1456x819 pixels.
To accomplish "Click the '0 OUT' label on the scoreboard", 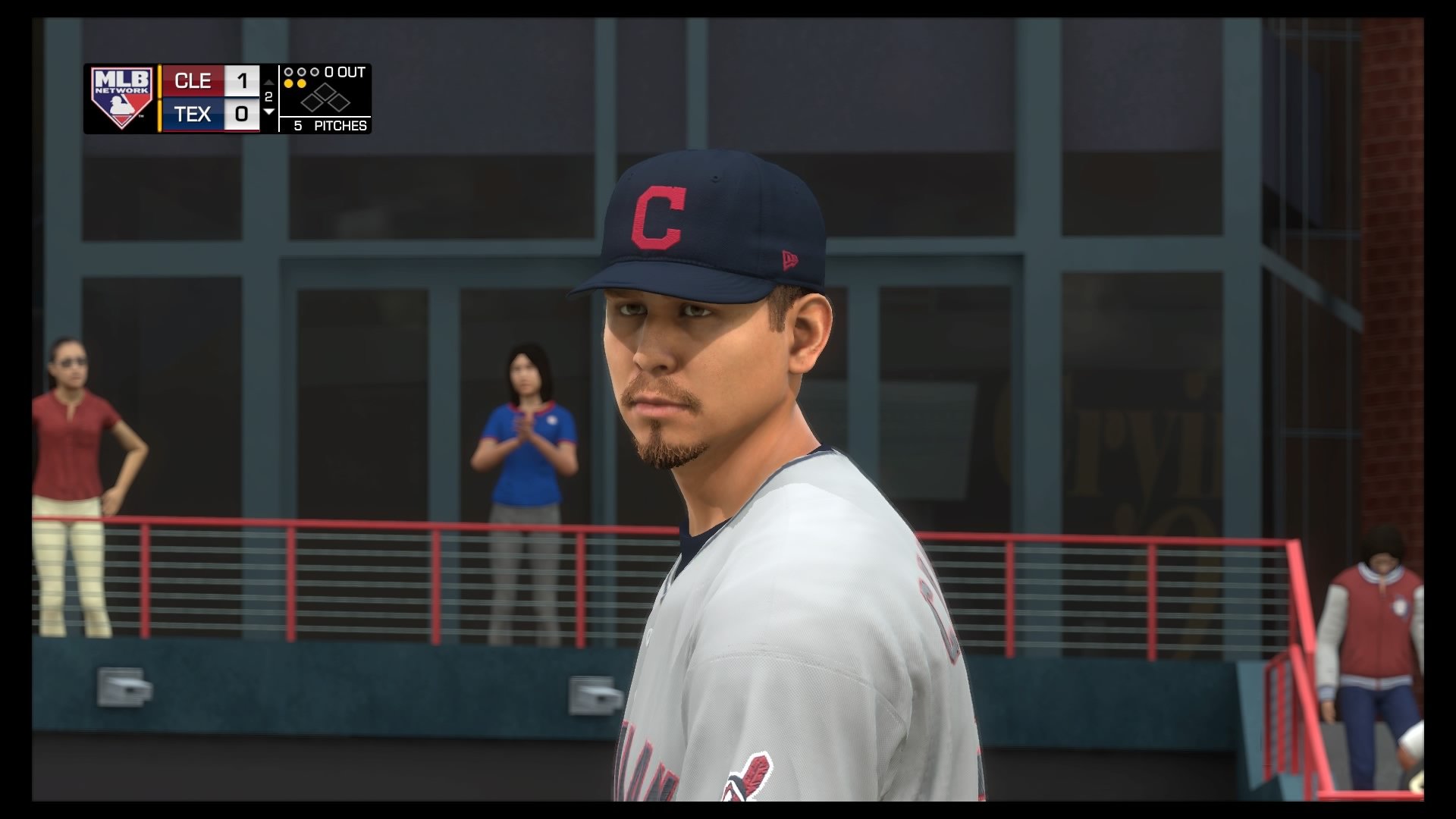I will (x=343, y=71).
